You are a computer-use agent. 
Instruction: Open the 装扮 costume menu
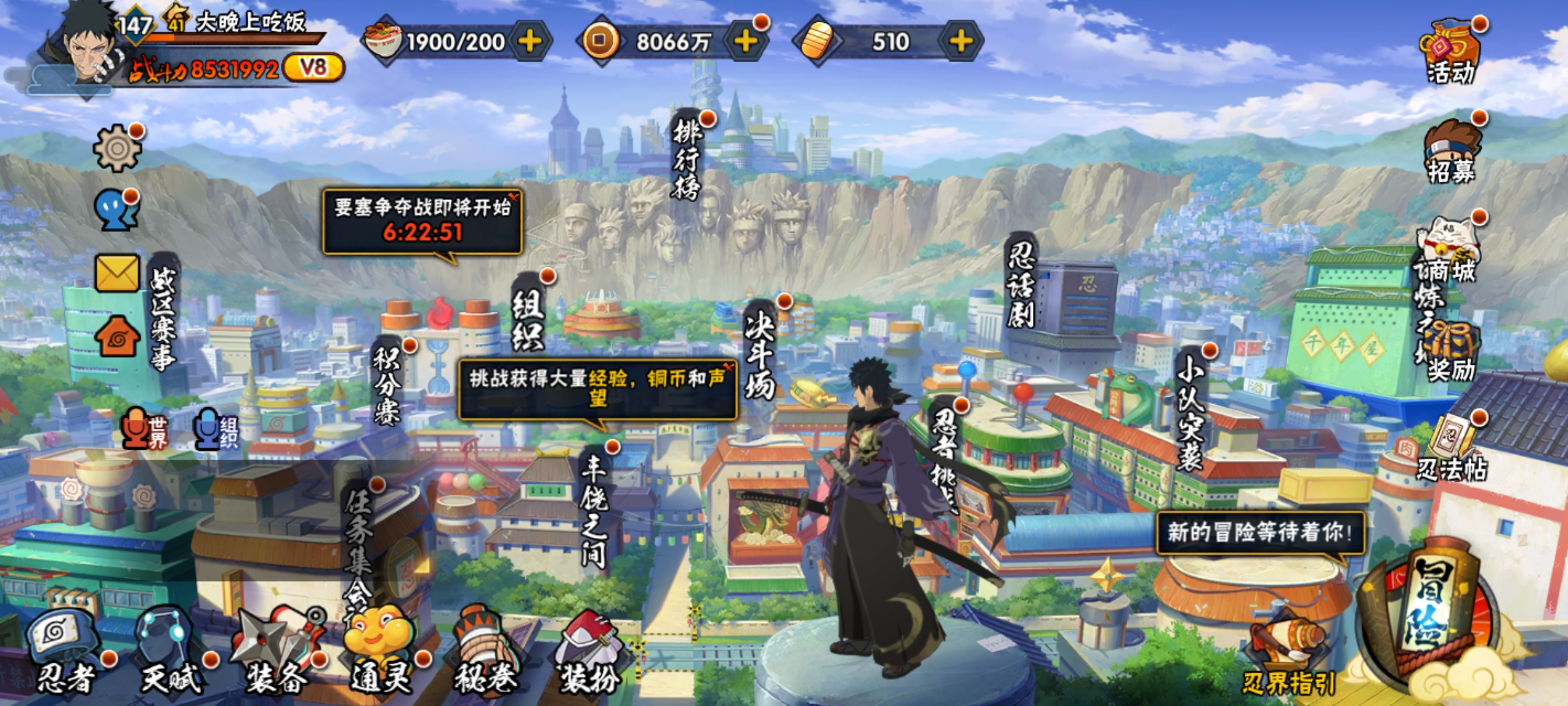pos(590,650)
